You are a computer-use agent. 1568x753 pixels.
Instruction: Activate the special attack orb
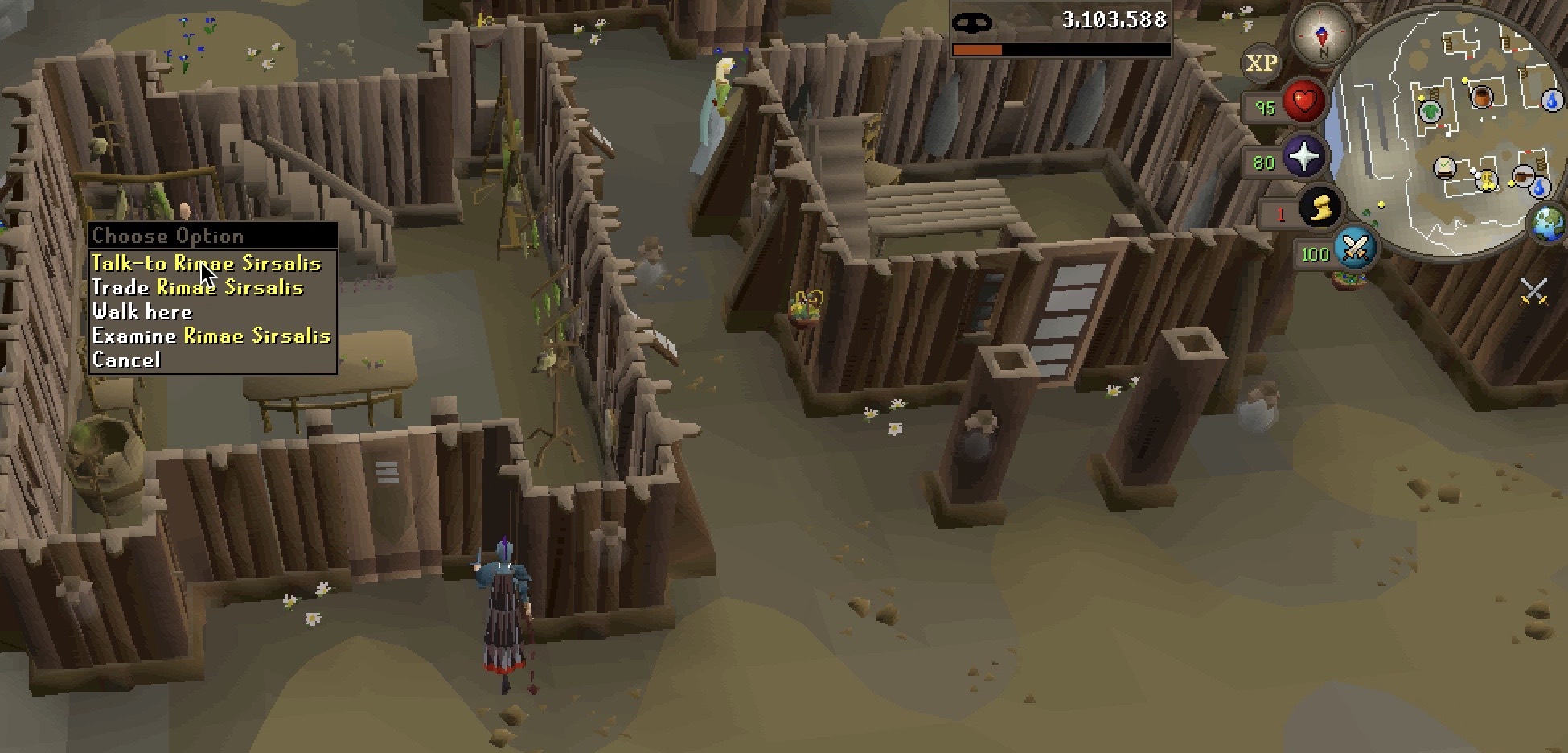coord(1355,249)
